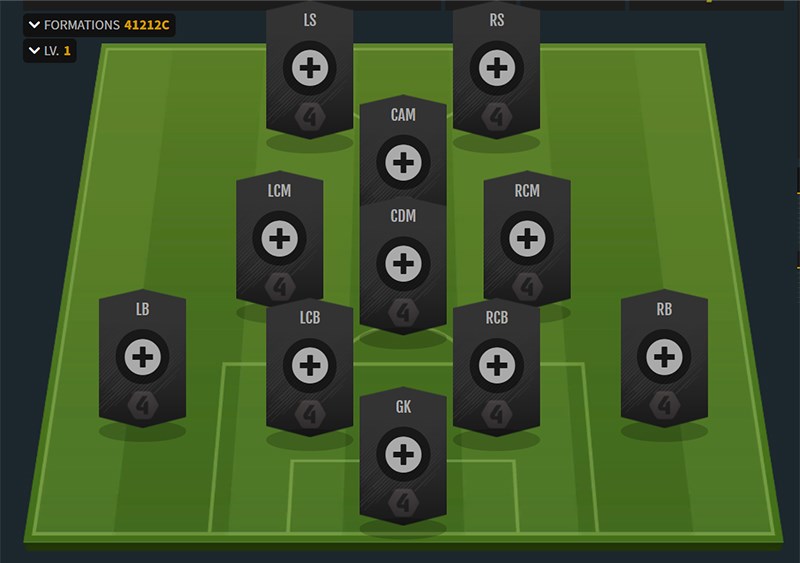This screenshot has height=563, width=800.
Task: Fill the LB position slot
Action: click(143, 356)
